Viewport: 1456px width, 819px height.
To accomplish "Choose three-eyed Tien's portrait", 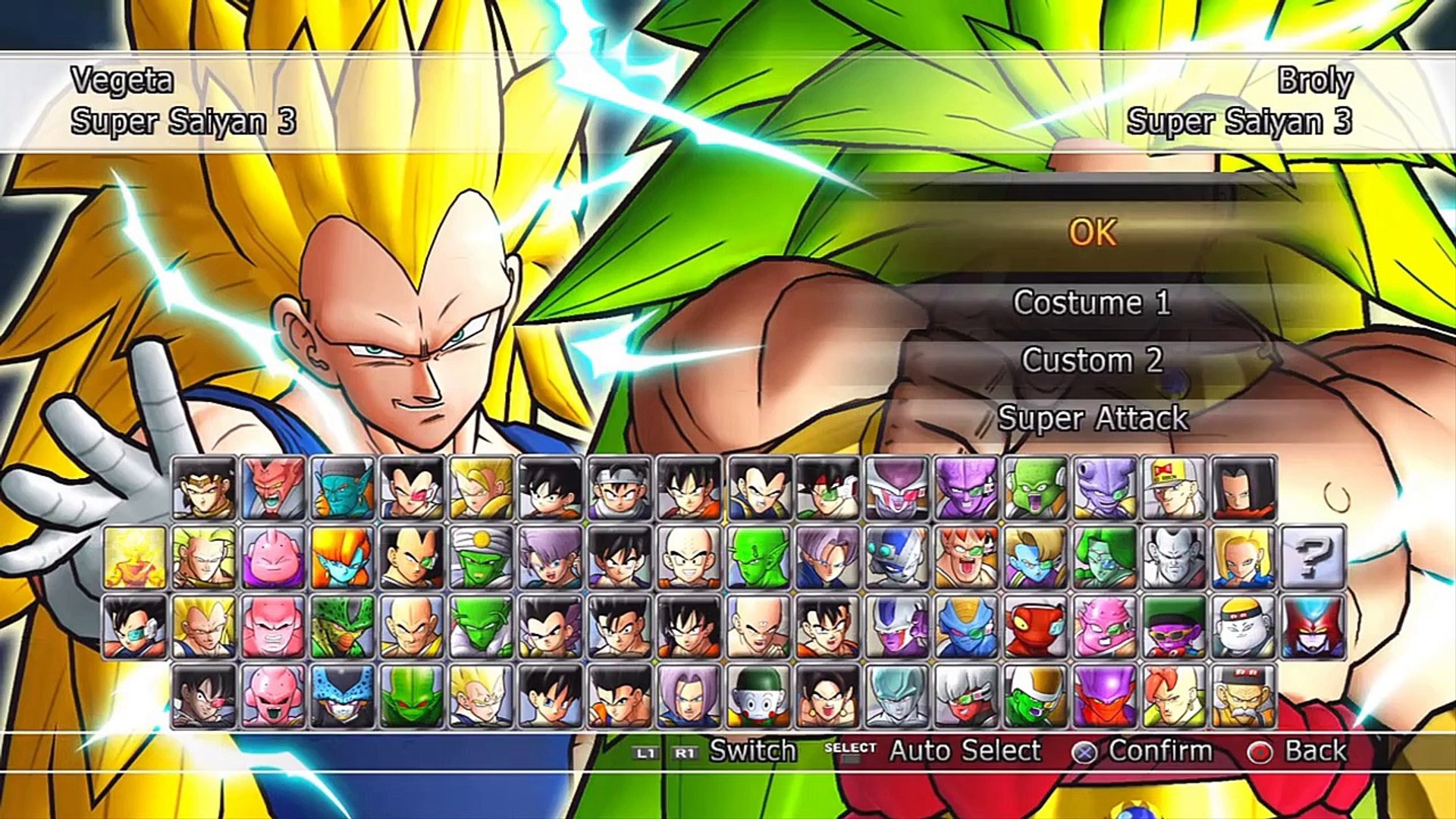I will (758, 626).
